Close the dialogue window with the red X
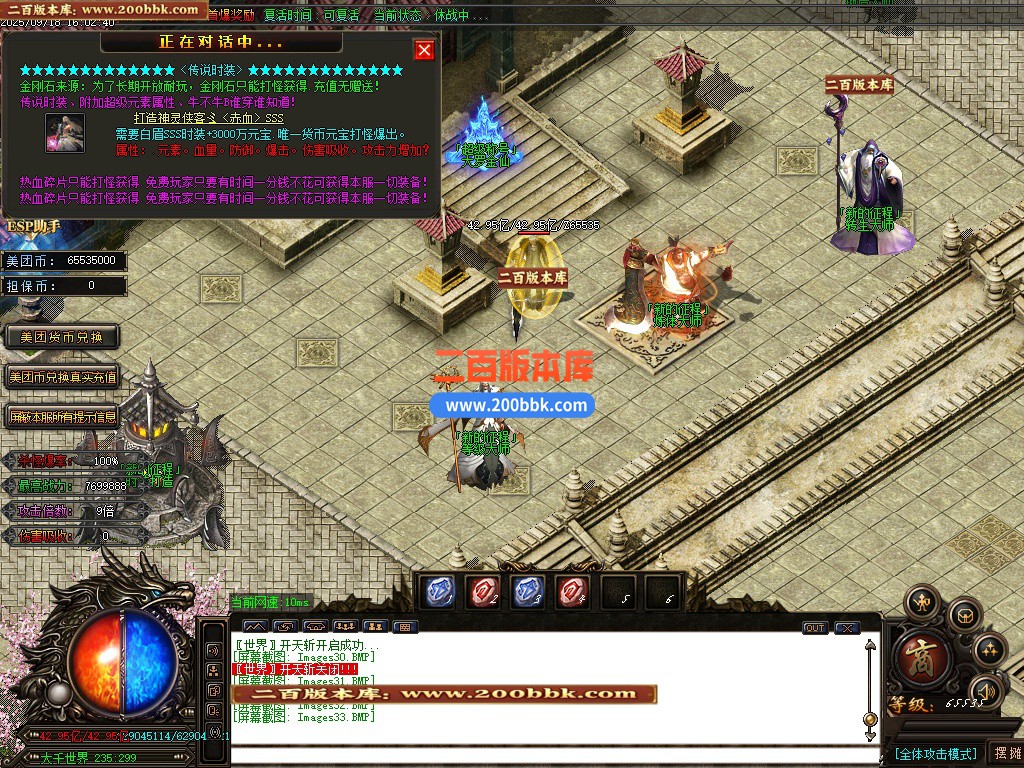The width and height of the screenshot is (1024, 768). 424,50
